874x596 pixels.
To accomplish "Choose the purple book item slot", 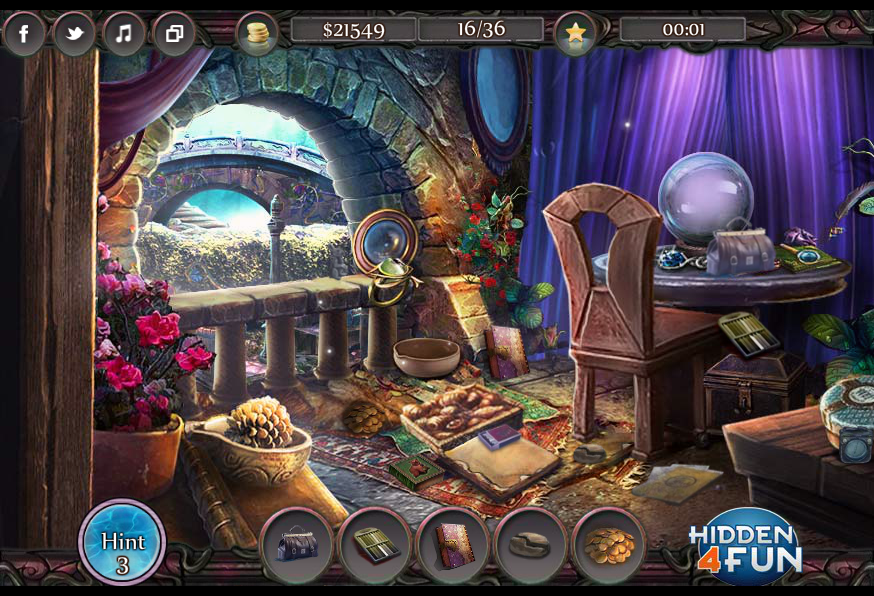I will 453,545.
